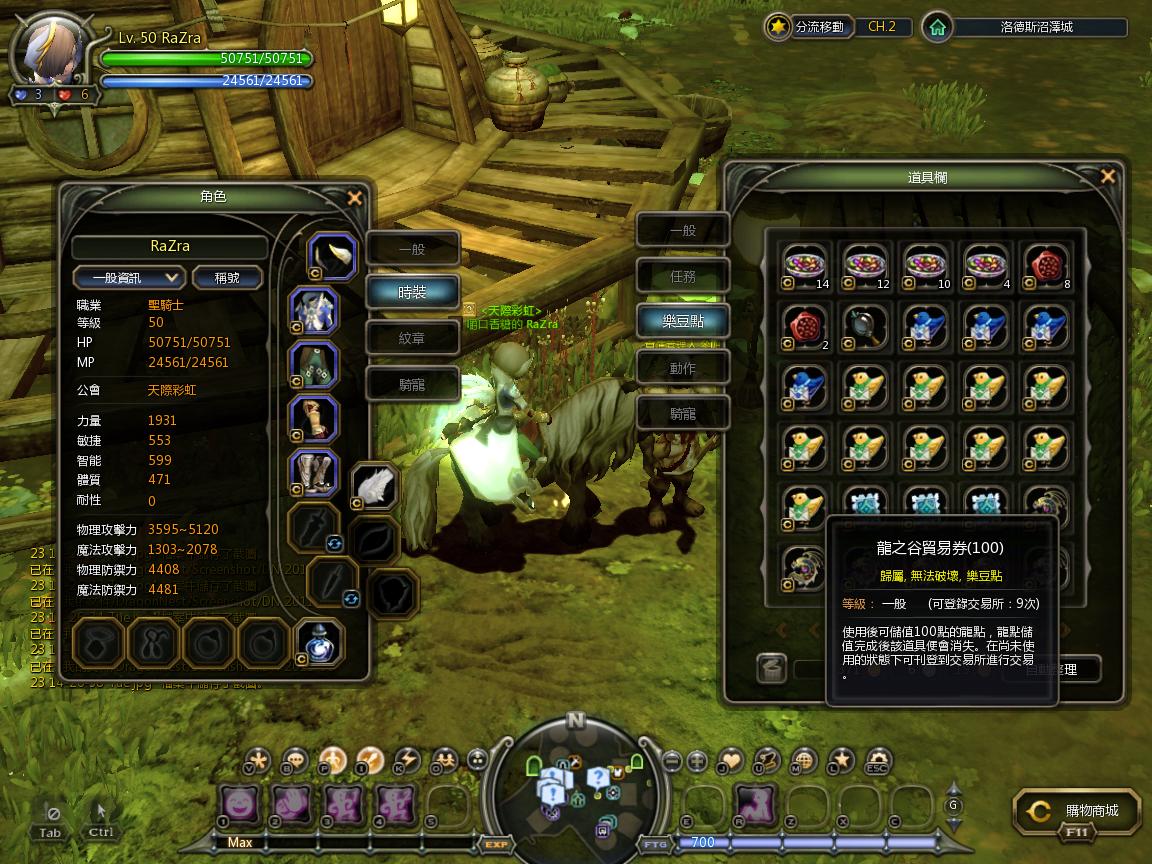The width and height of the screenshot is (1152, 864).
Task: Click the 稱號 title button
Action: pyautogui.click(x=227, y=277)
